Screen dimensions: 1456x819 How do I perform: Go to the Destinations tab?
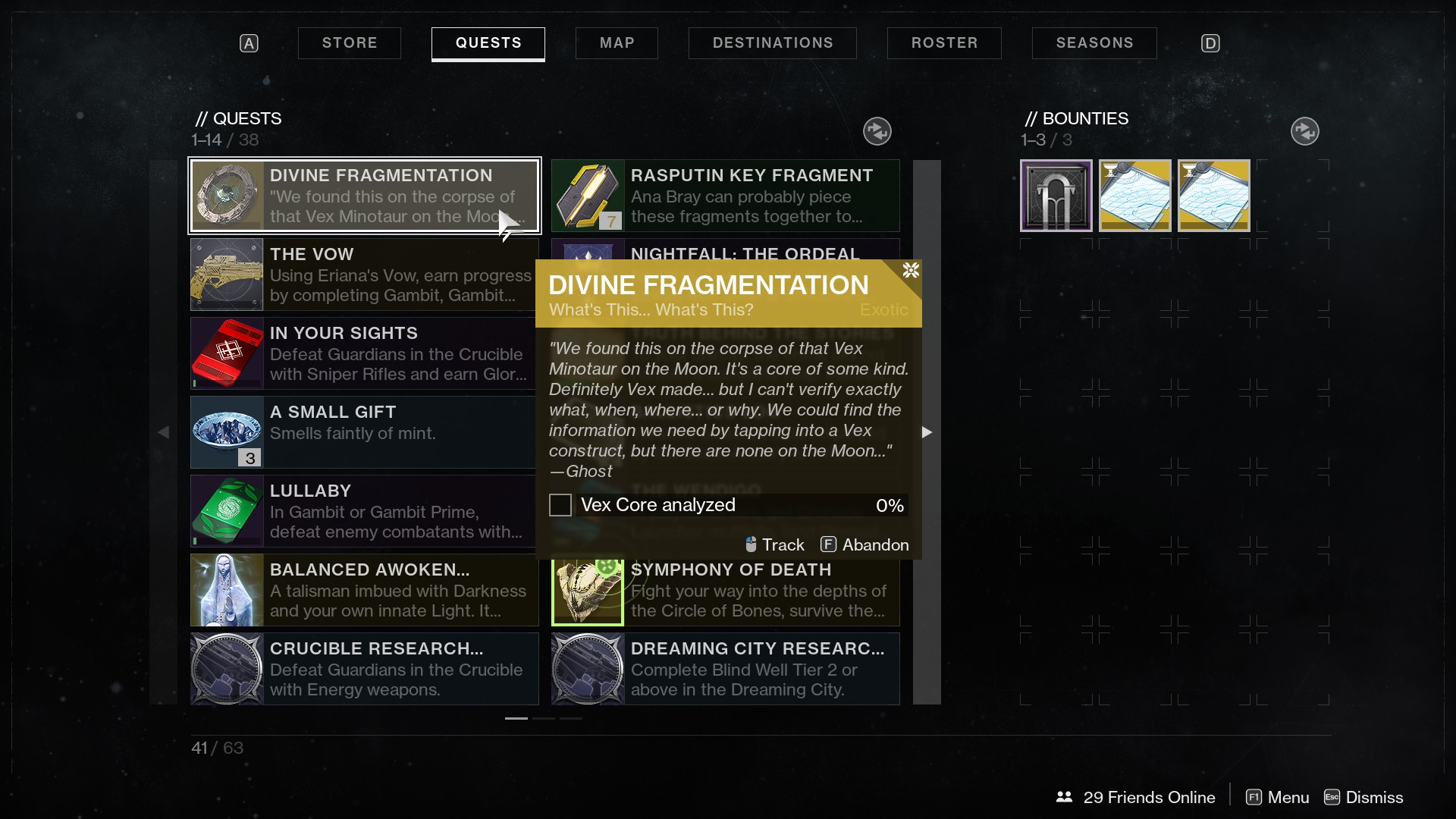[x=772, y=43]
